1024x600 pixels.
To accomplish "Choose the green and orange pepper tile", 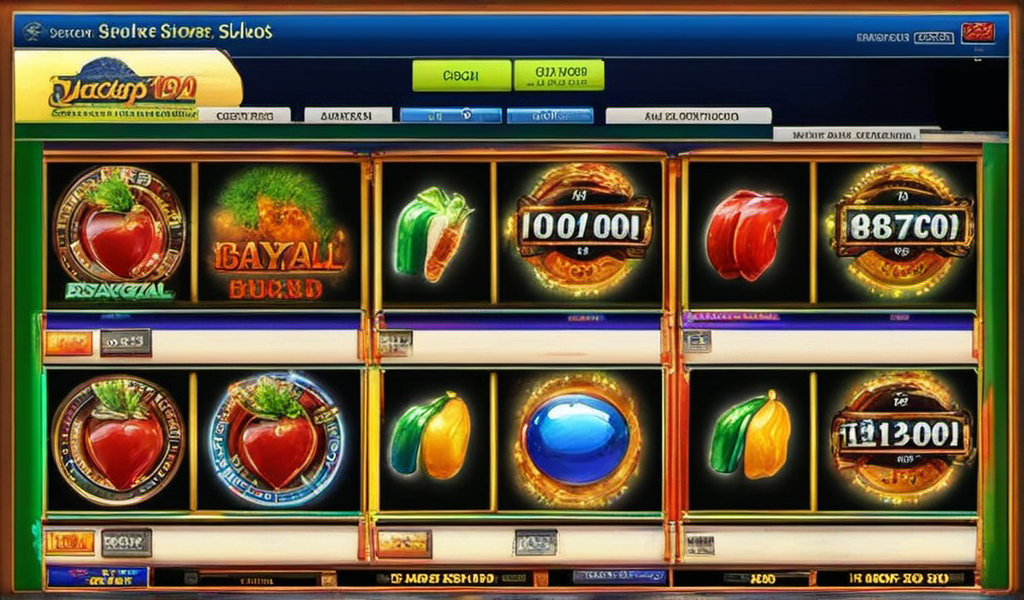I will 434,235.
